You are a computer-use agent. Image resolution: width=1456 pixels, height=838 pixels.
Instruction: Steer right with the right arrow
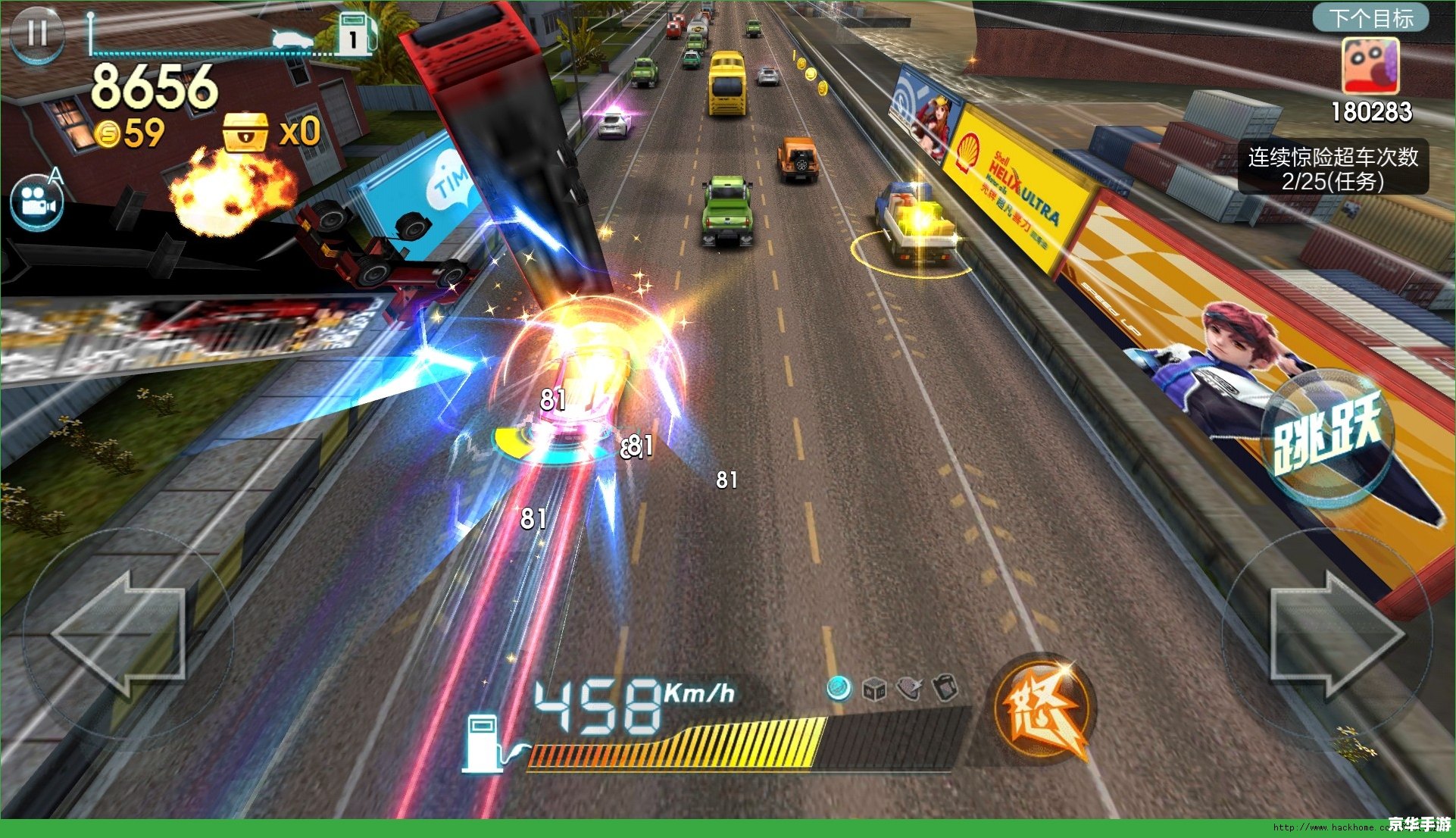[1335, 635]
